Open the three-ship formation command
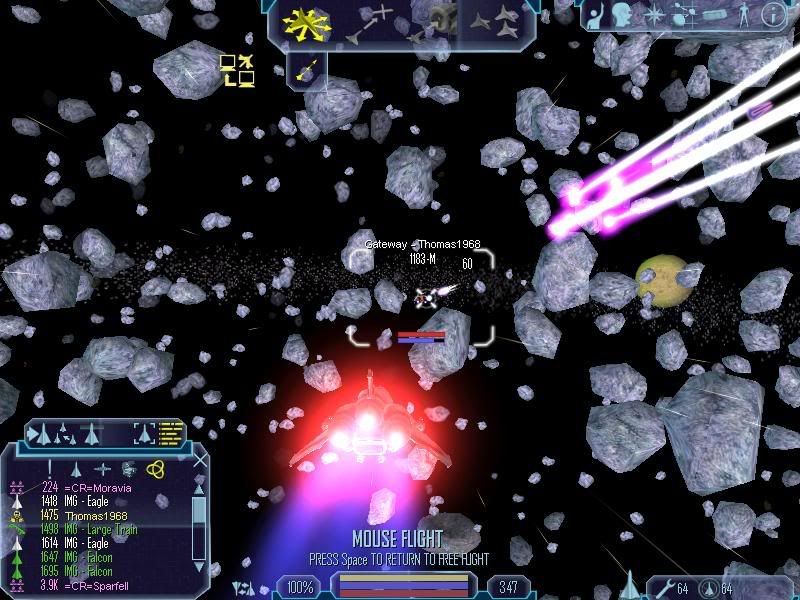Viewport: 800px width, 600px height. pyautogui.click(x=495, y=22)
